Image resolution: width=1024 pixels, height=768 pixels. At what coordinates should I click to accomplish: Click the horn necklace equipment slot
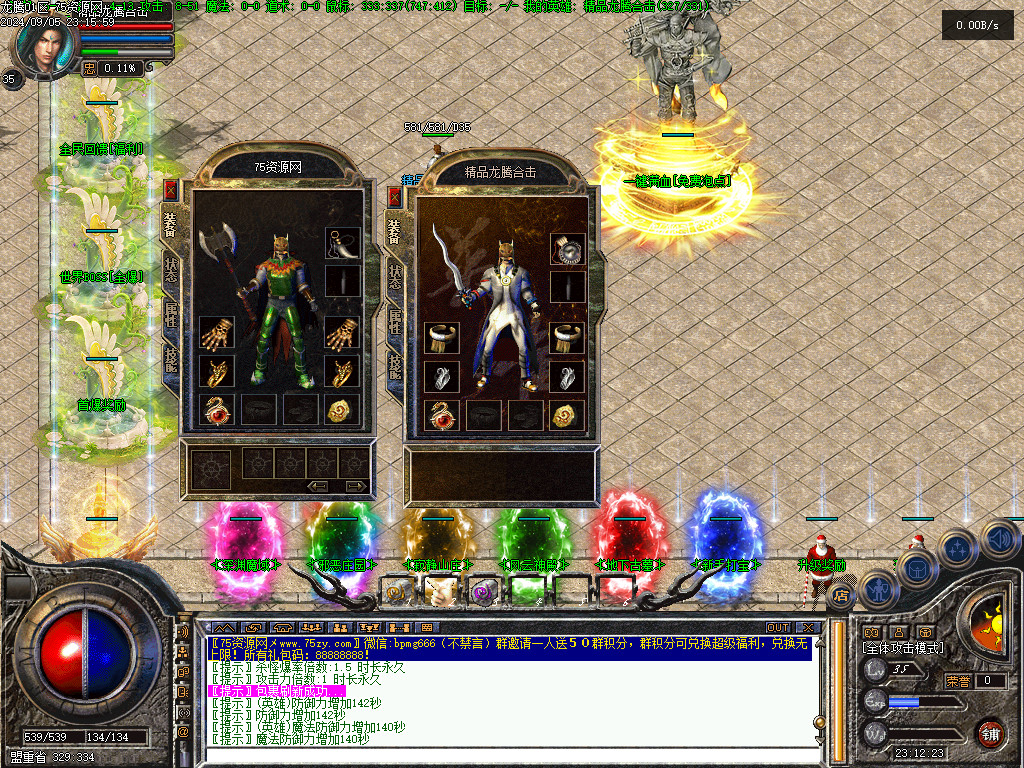(x=342, y=243)
